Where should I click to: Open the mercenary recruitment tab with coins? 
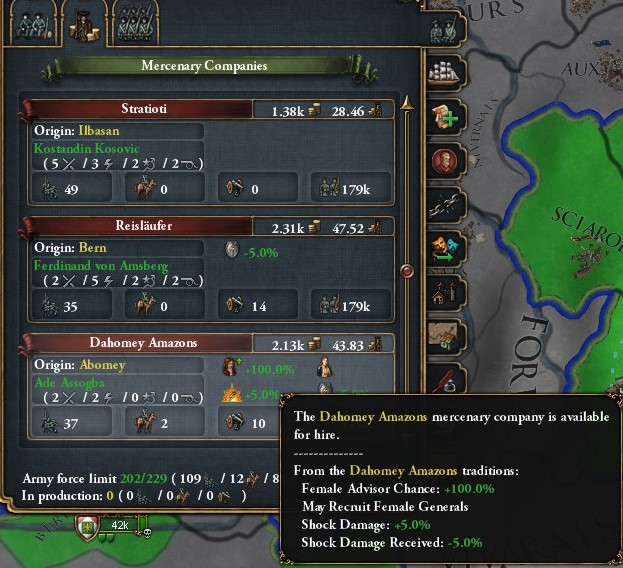(85, 19)
